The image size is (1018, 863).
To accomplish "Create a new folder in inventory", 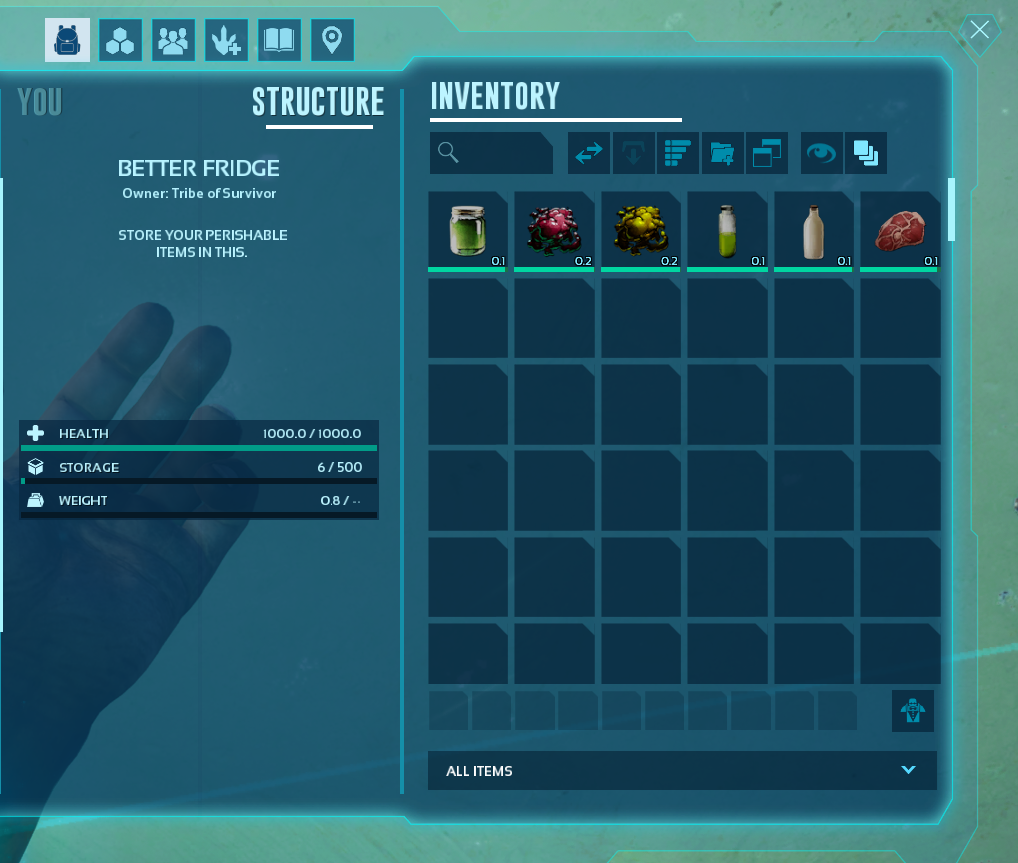I will 722,153.
